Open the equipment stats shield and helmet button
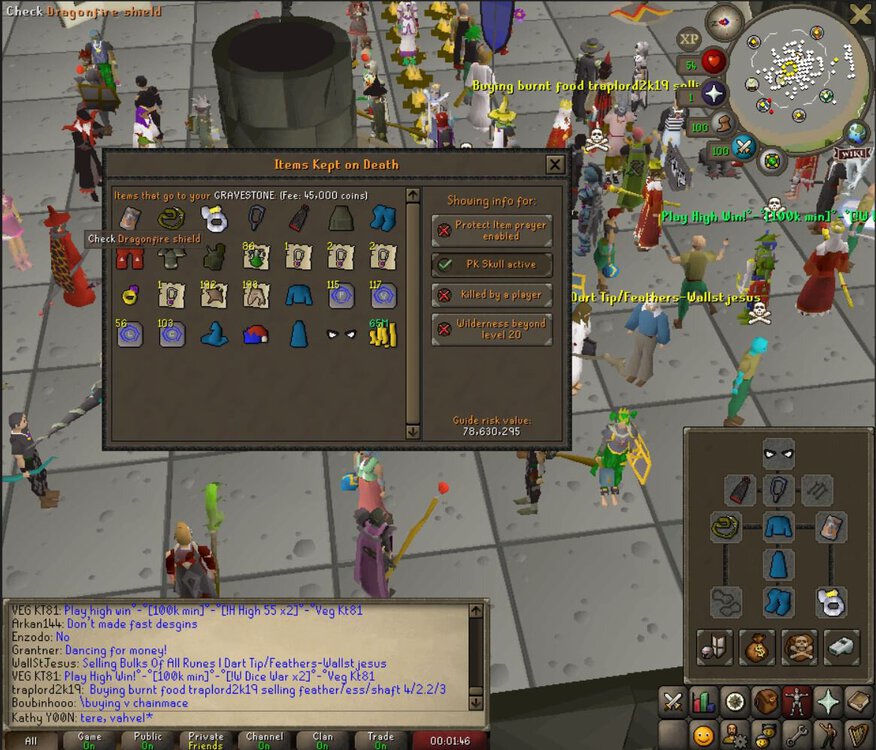 click(x=715, y=647)
